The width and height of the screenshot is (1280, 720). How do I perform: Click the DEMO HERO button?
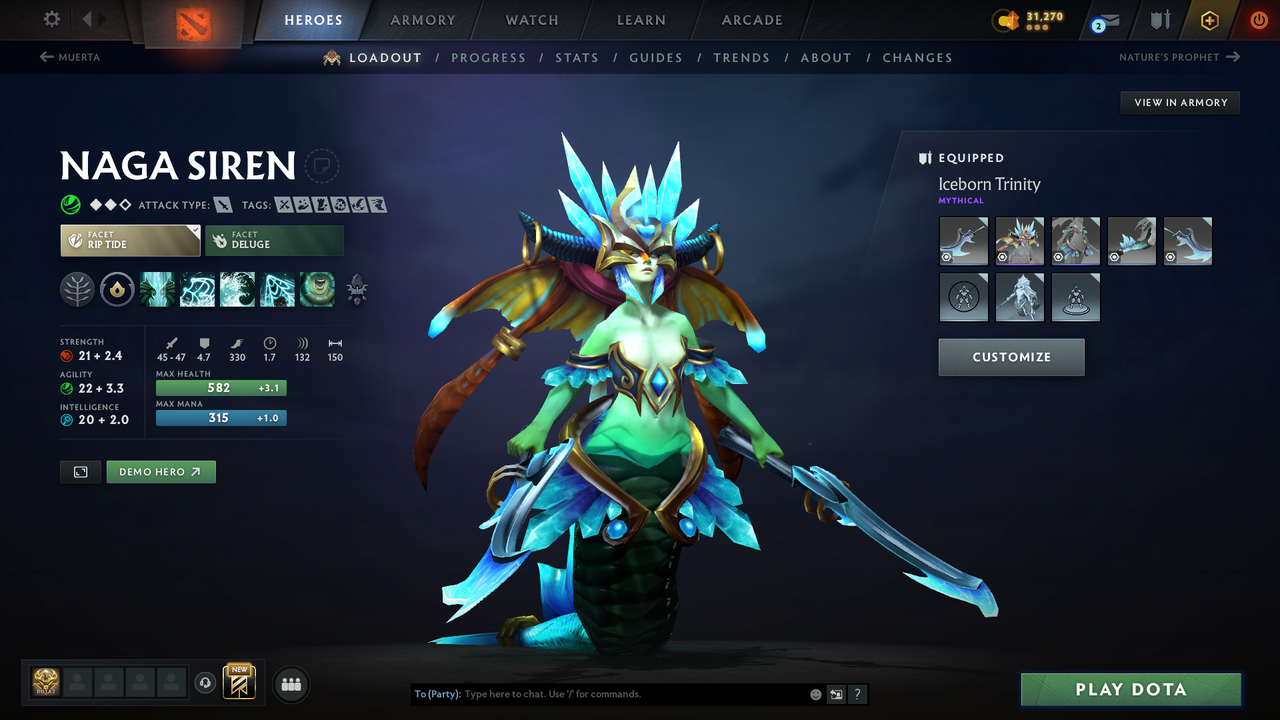point(160,471)
